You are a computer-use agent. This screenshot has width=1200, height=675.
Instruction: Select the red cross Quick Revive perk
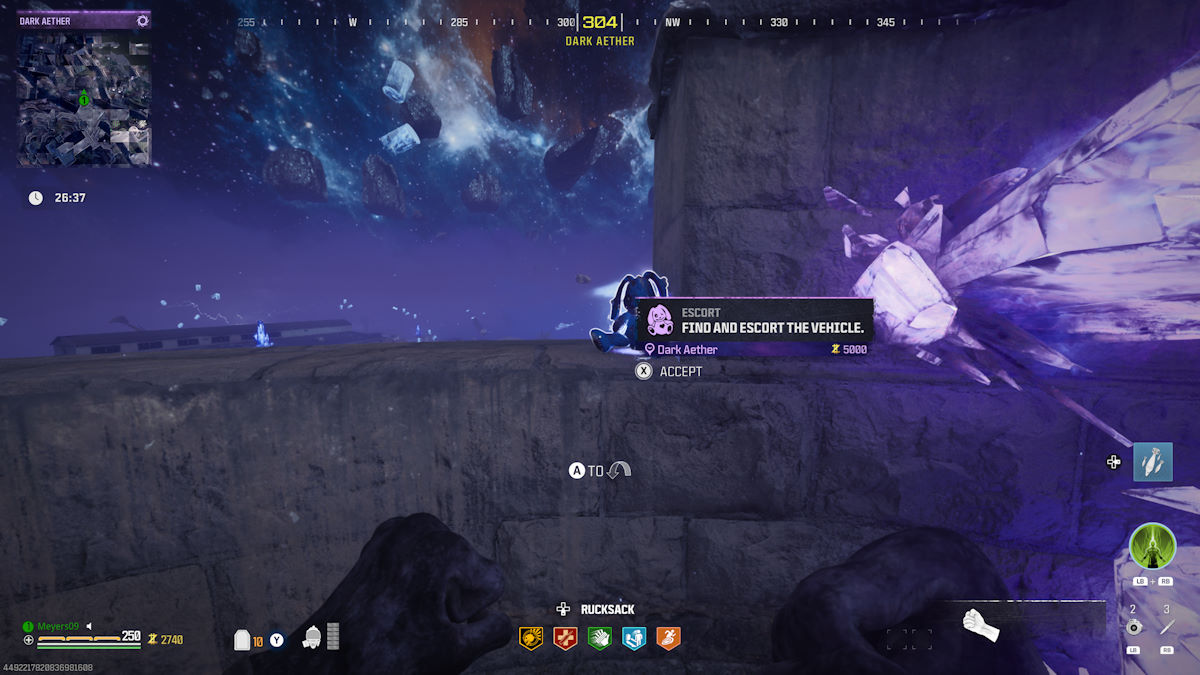[x=565, y=637]
